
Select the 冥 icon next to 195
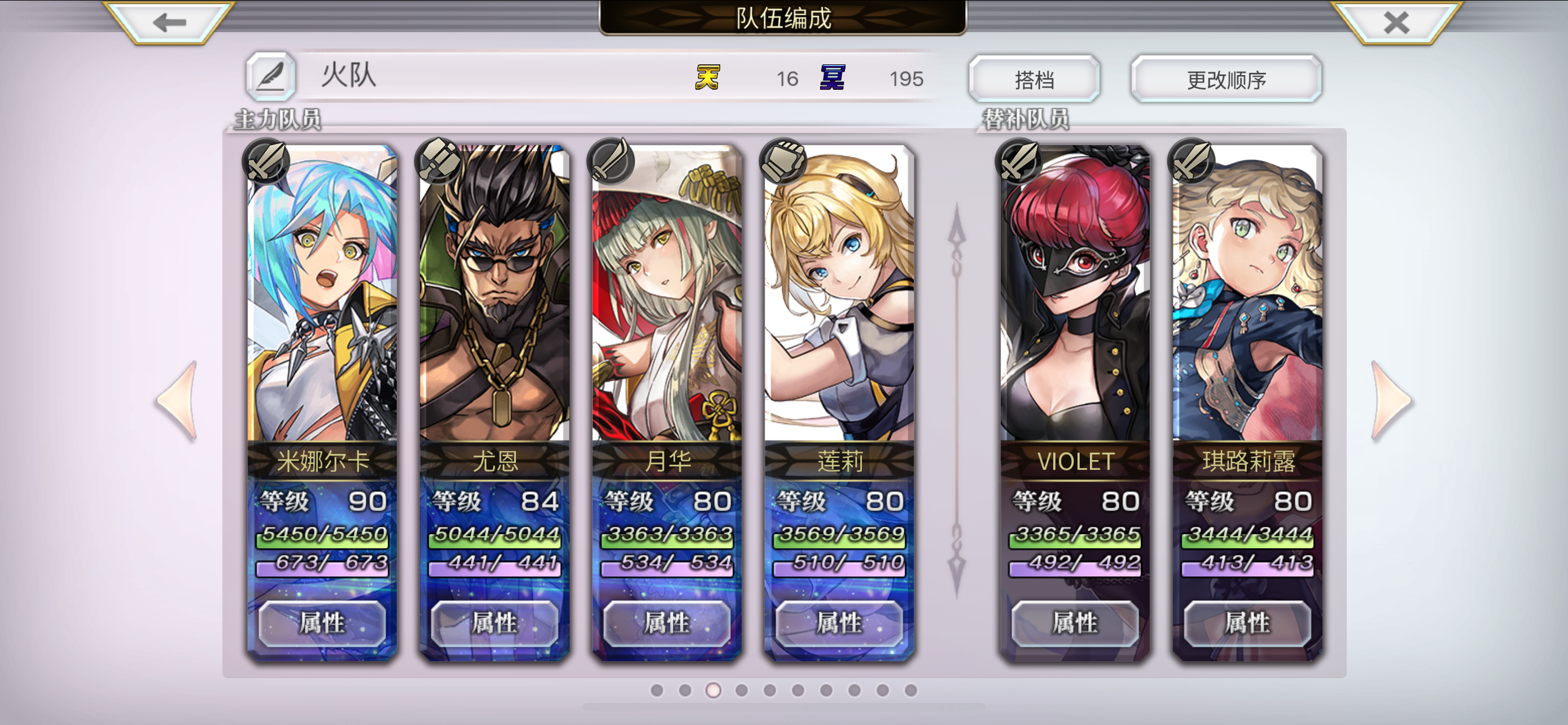tap(832, 78)
